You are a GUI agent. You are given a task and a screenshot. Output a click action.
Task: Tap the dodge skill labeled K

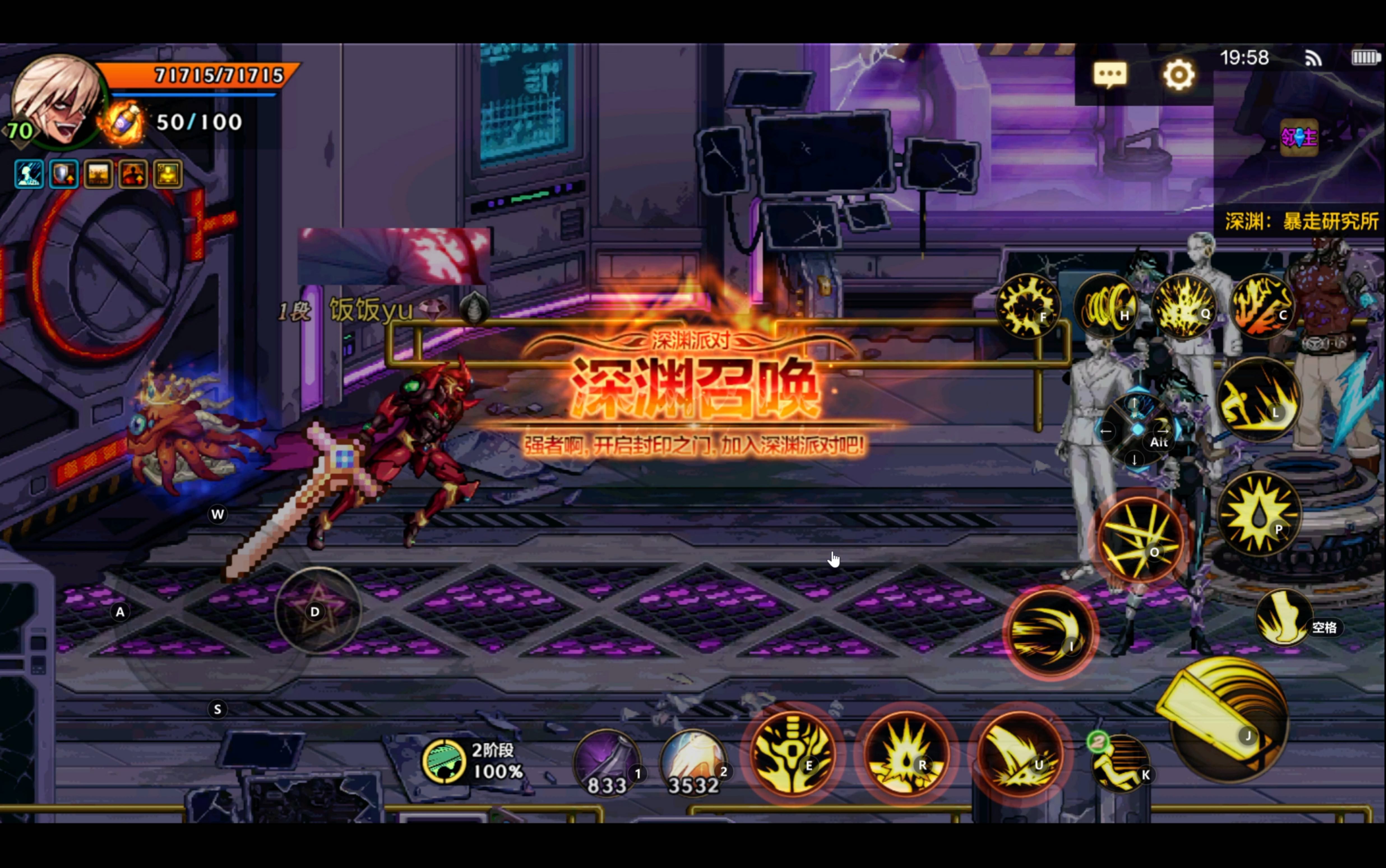(x=1121, y=763)
